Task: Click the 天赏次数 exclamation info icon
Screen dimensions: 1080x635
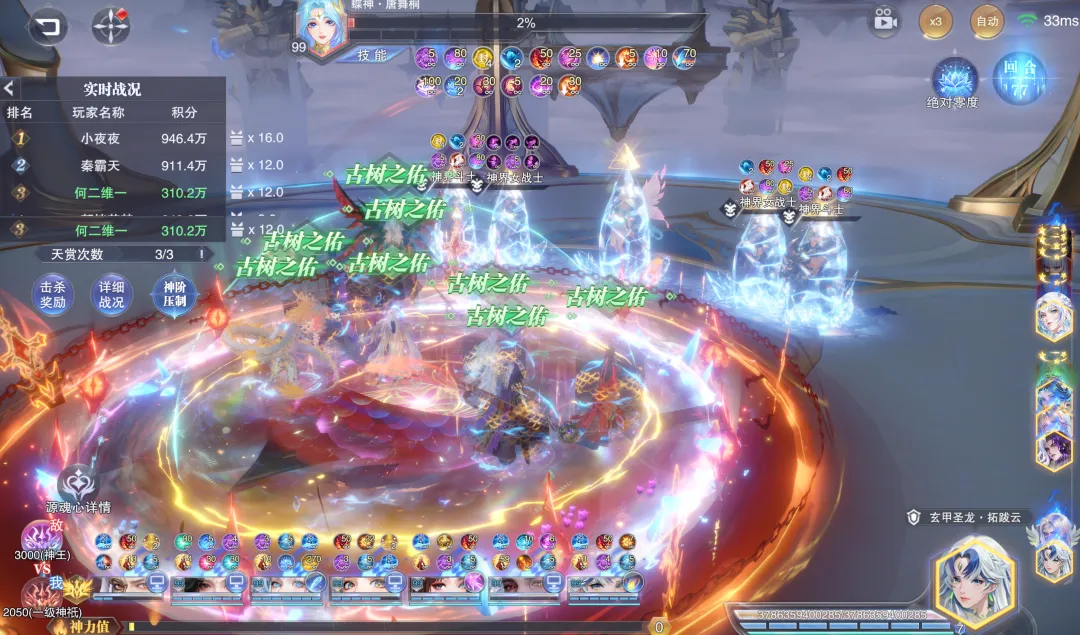Action: tap(201, 254)
